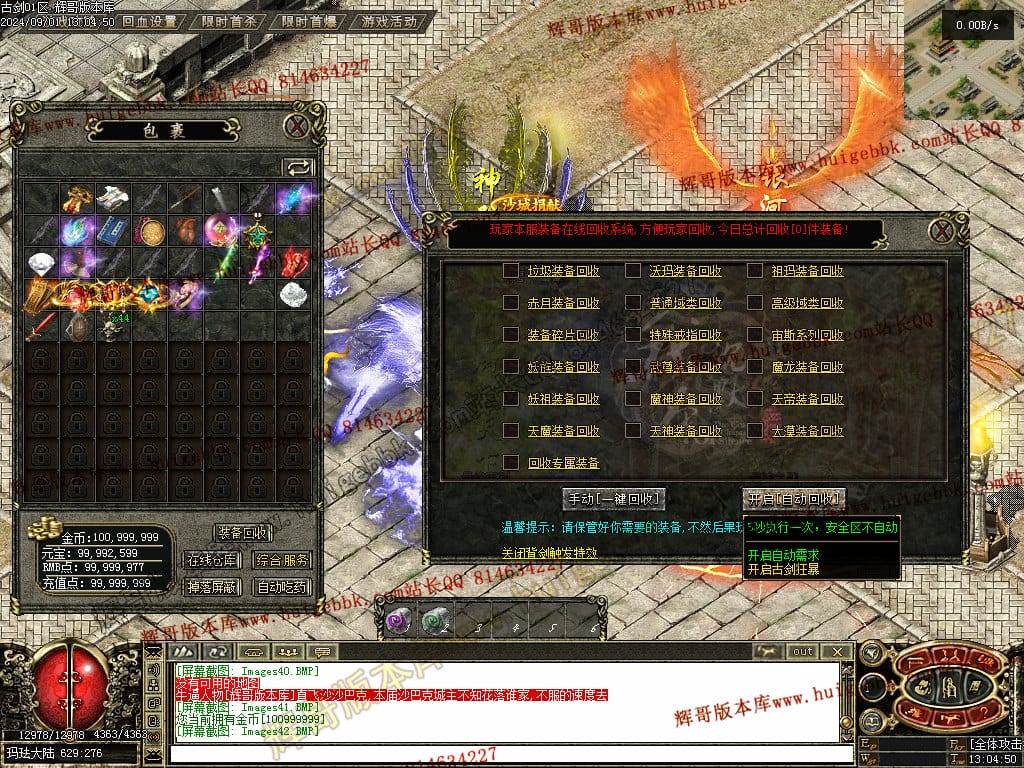Select the 特殊戒指回收 checkbox
The width and height of the screenshot is (1024, 768).
point(633,335)
